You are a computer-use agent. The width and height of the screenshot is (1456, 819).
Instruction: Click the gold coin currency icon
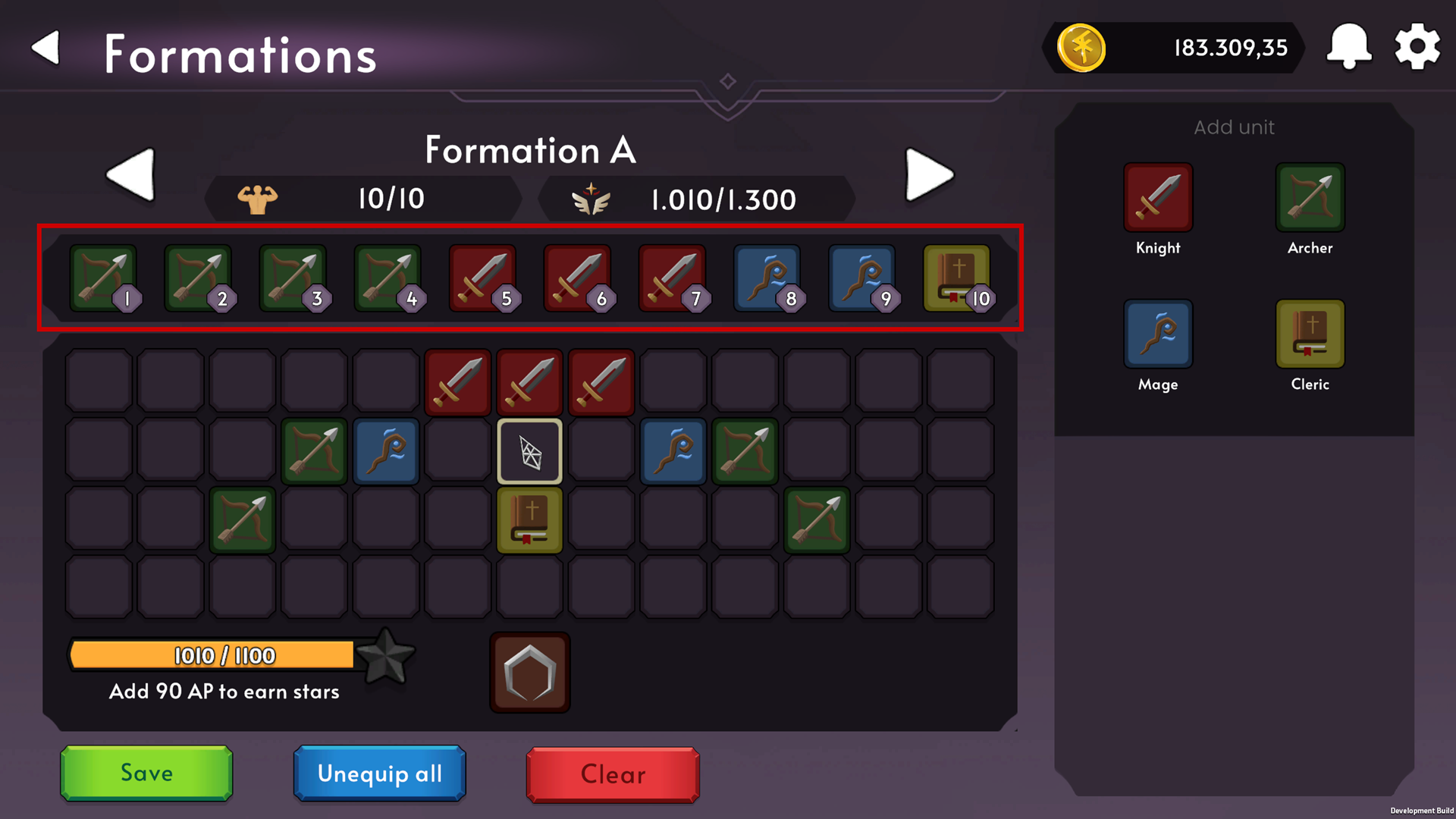pyautogui.click(x=1081, y=48)
